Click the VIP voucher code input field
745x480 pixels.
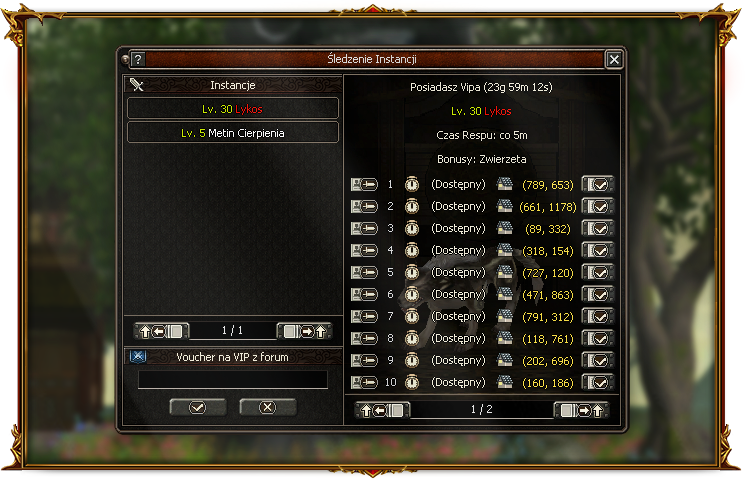[x=233, y=380]
